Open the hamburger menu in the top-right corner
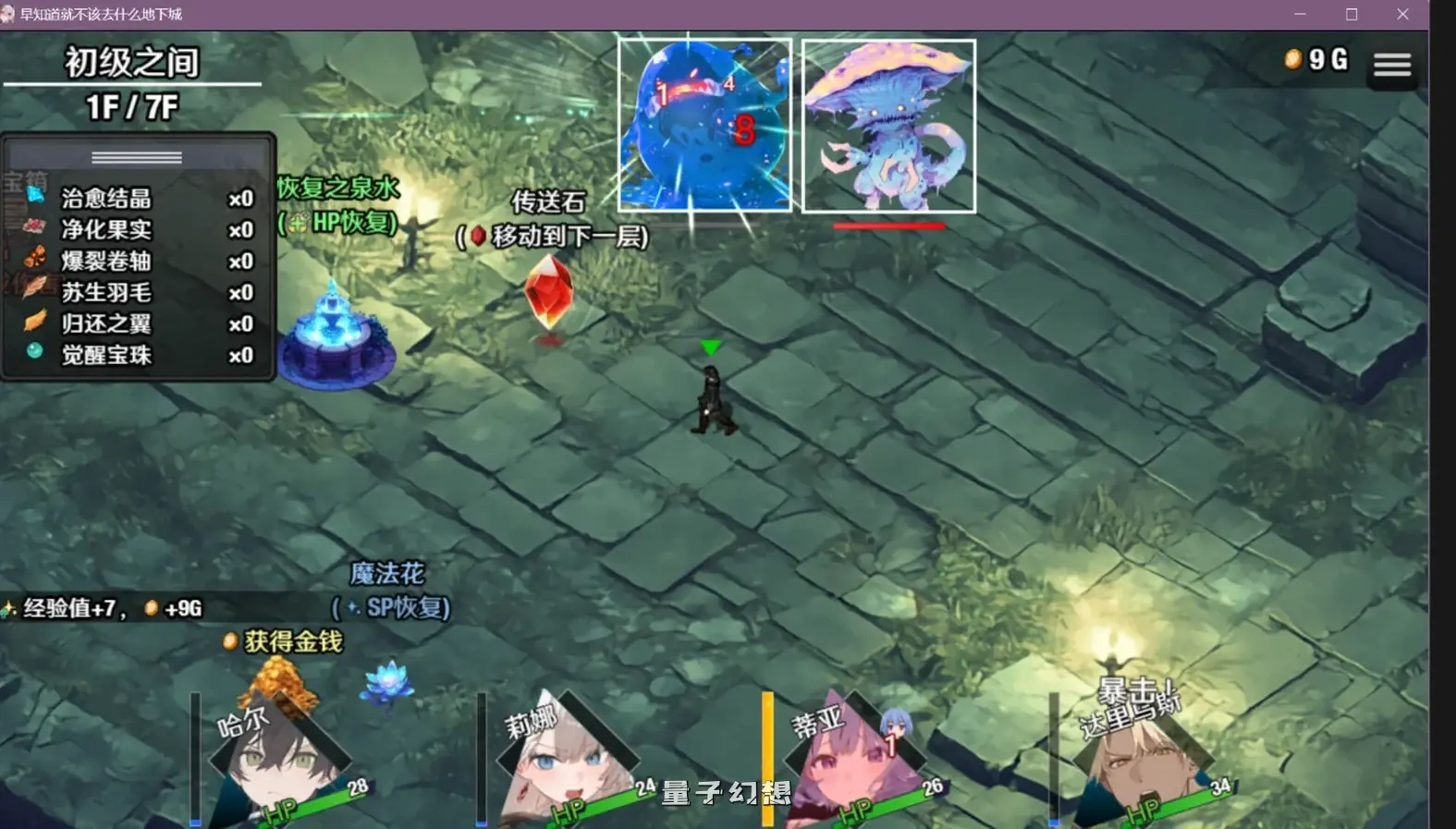1456x829 pixels. coord(1391,65)
